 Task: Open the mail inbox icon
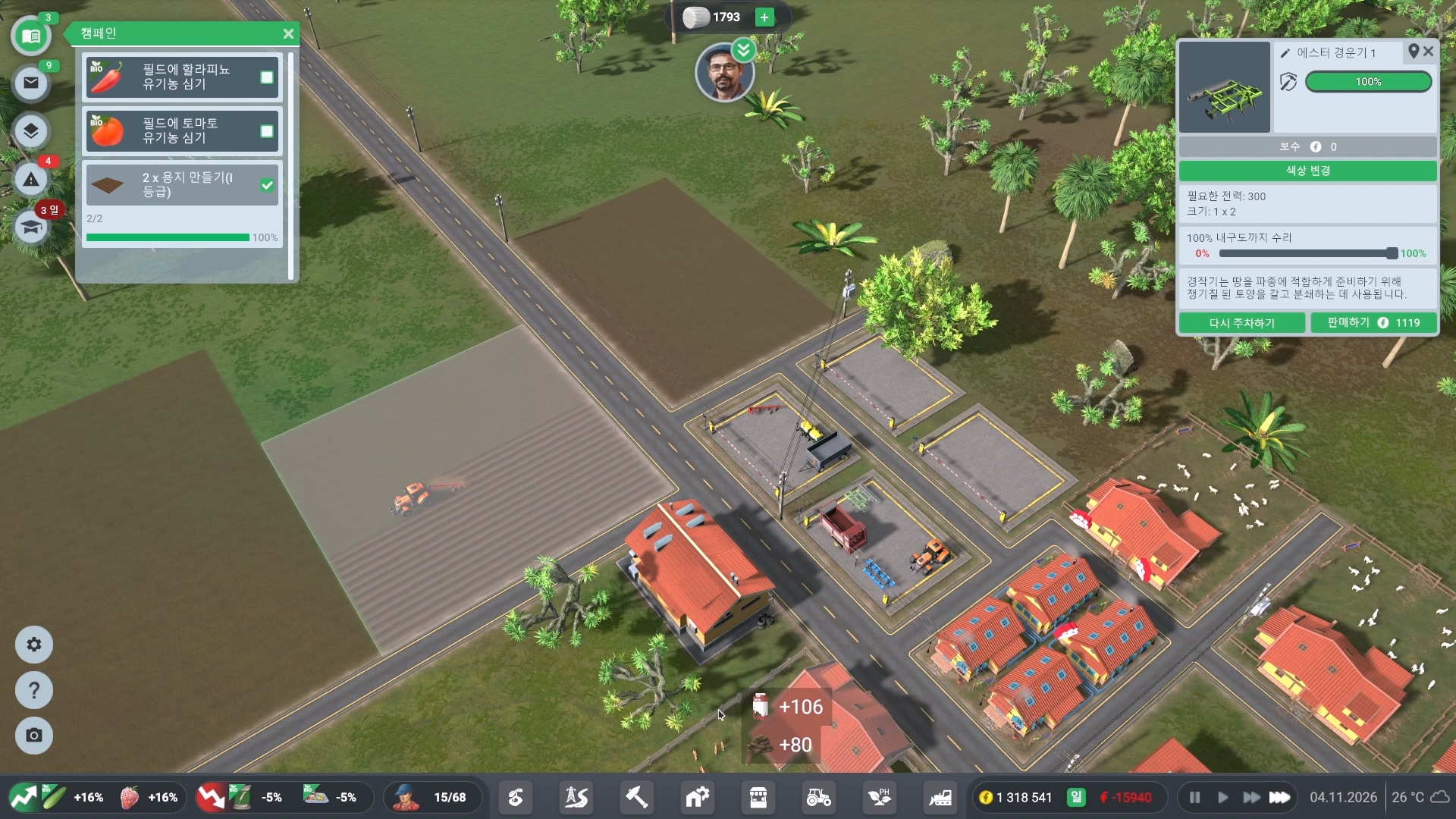click(31, 83)
